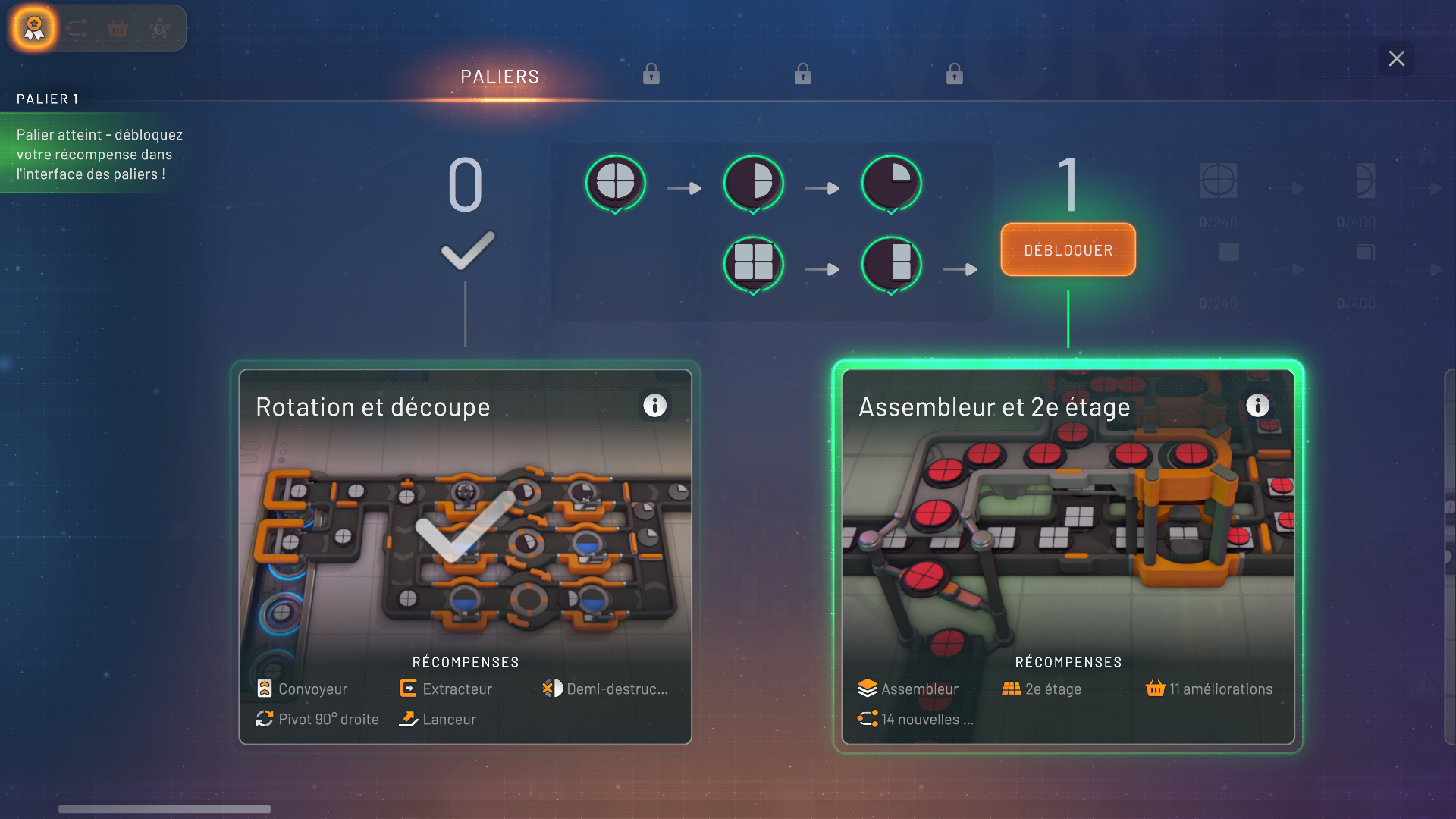The image size is (1456, 819).
Task: Click the Palier atteint notification
Action: 99,154
